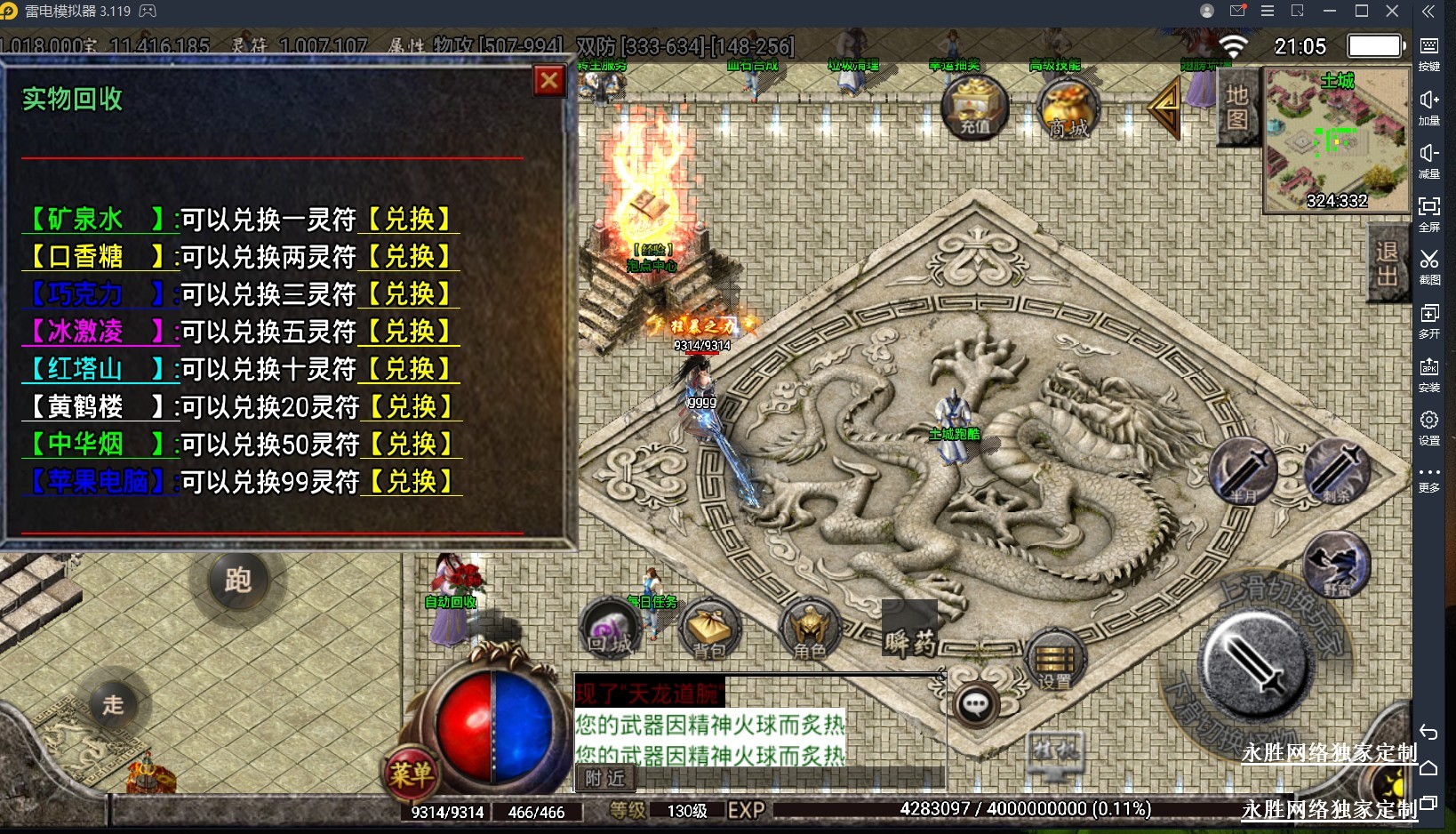Image resolution: width=1456 pixels, height=834 pixels.
Task: Tap the 退出 exit button
Action: 1387,264
